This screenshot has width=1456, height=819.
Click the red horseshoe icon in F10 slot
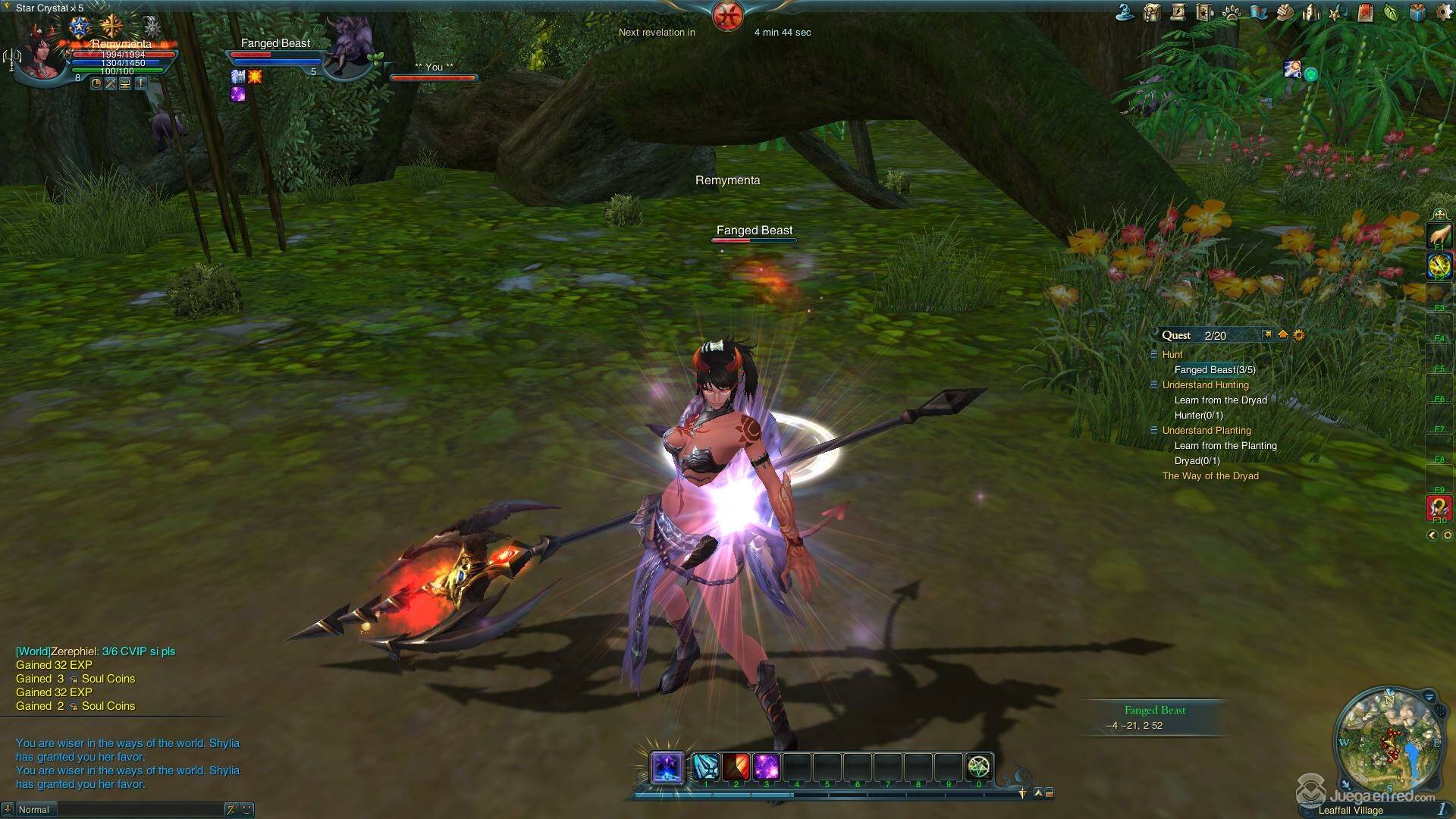pyautogui.click(x=1439, y=507)
